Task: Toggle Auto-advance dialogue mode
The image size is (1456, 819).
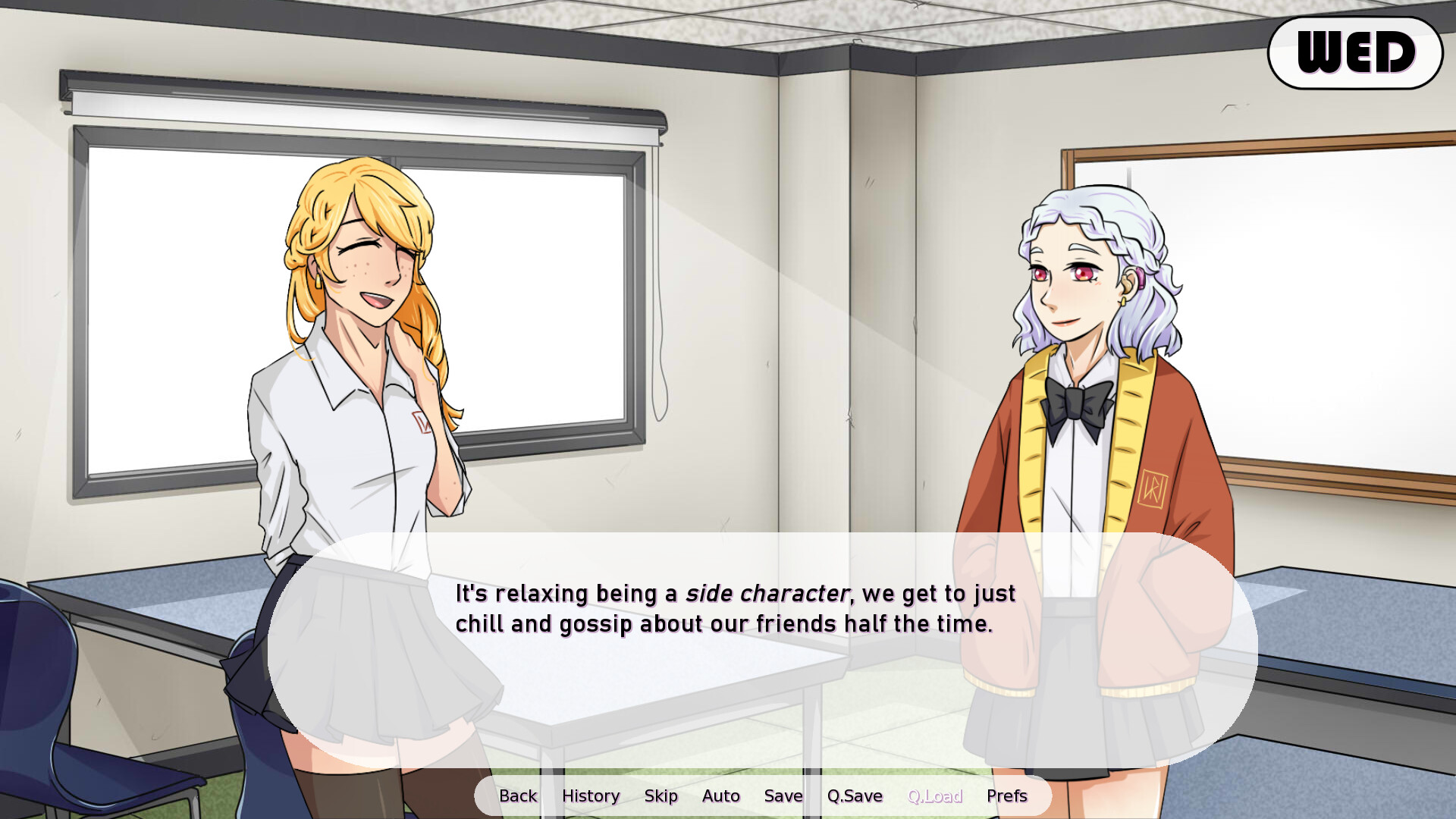Action: [x=720, y=795]
